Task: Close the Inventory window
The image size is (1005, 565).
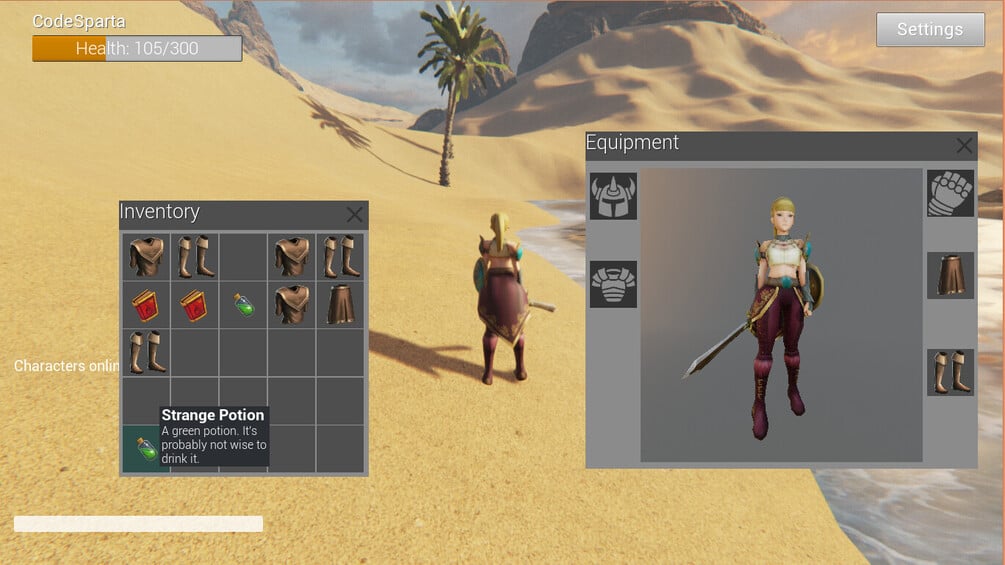Action: tap(354, 214)
